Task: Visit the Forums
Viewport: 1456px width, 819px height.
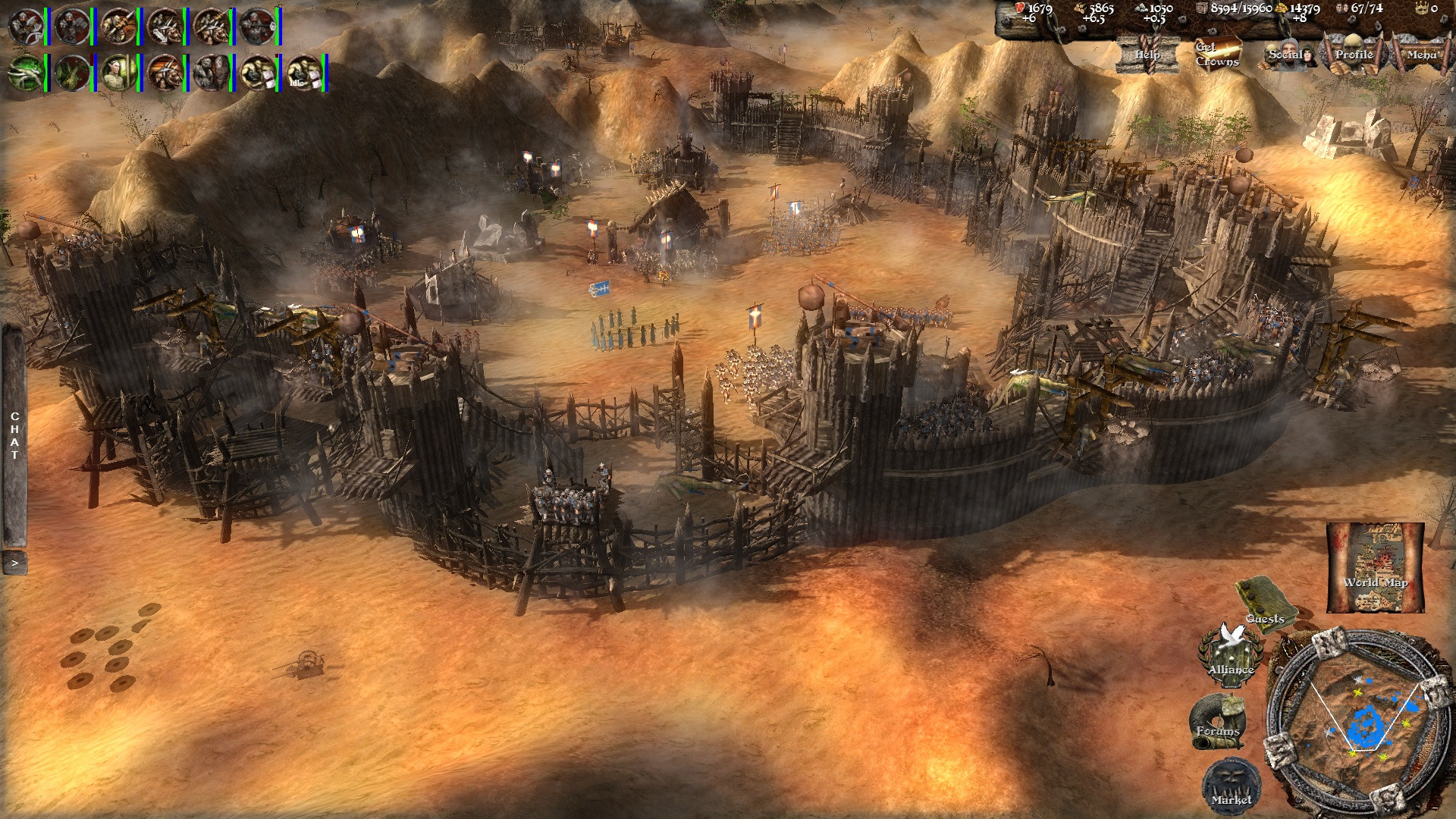Action: tap(1217, 721)
